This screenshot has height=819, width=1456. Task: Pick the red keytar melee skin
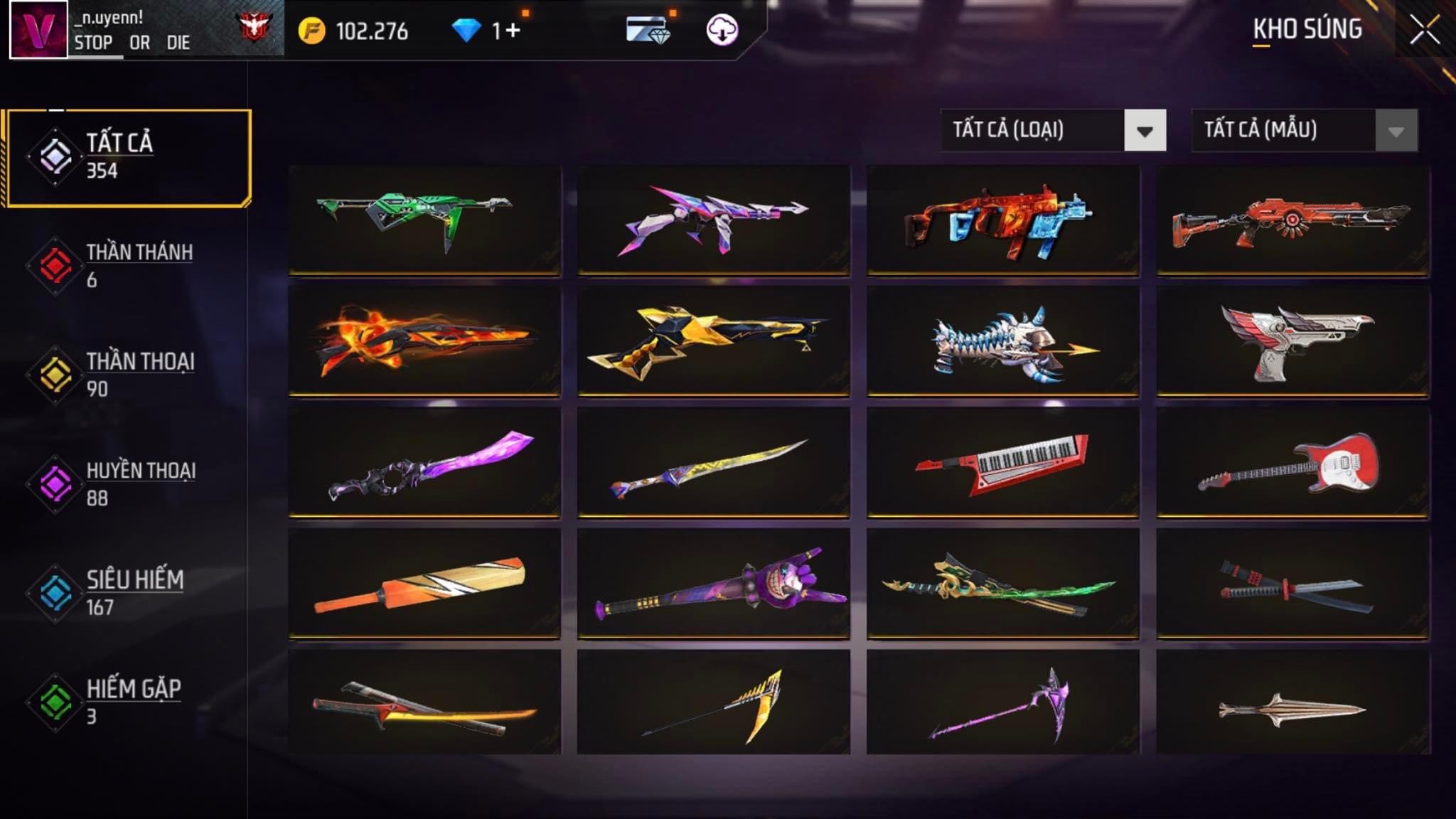pos(1002,461)
